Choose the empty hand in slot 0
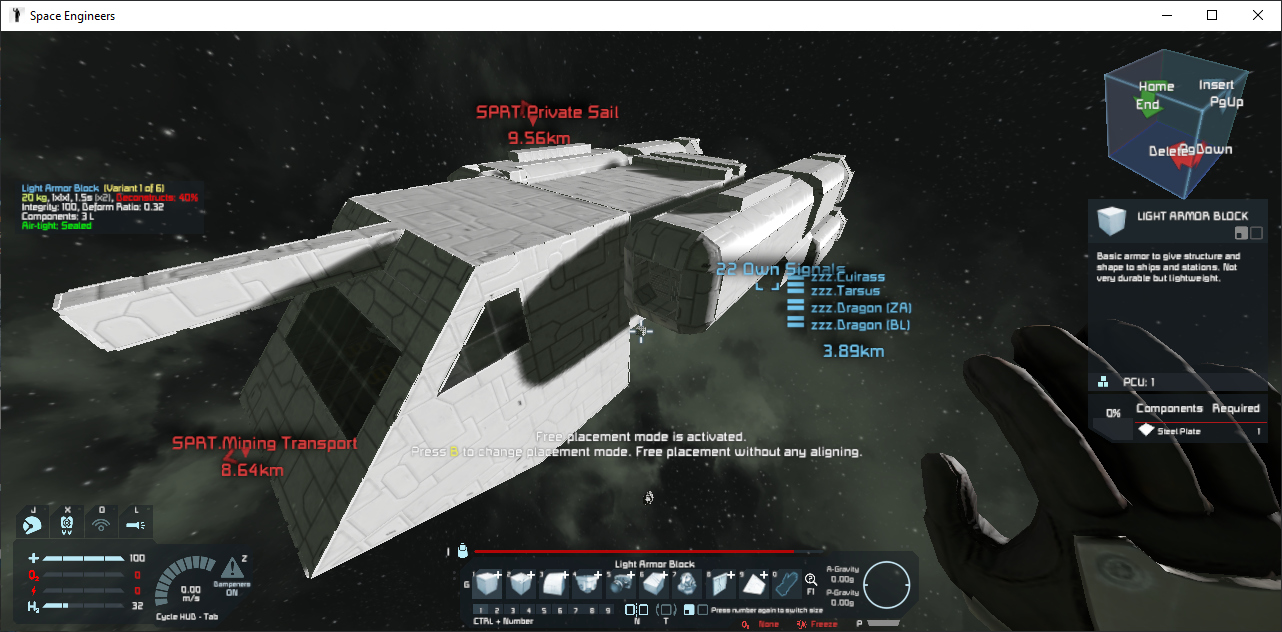Viewport: 1282px width, 632px height. [x=788, y=583]
